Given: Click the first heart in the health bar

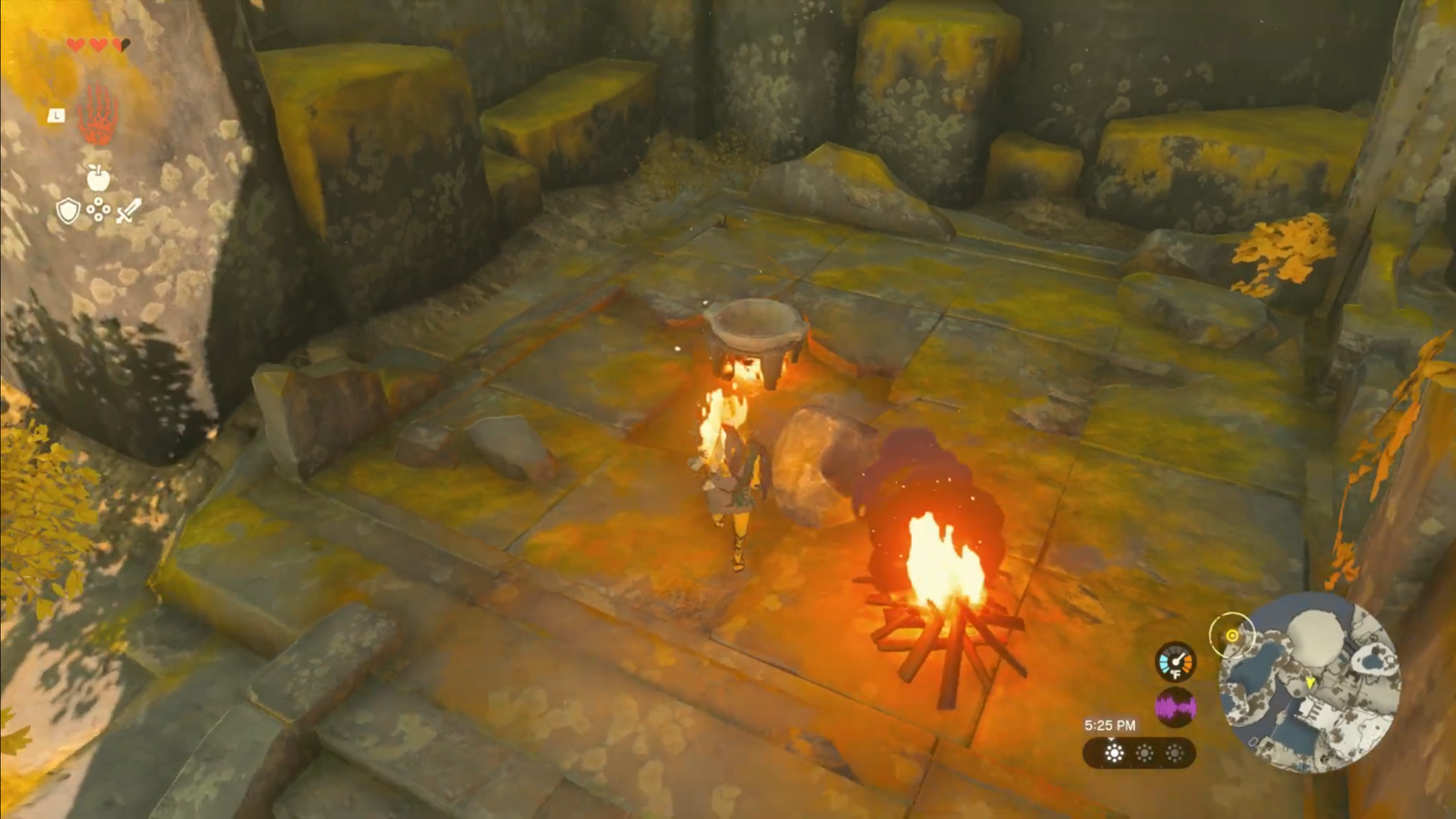Looking at the screenshot, I should coord(76,43).
